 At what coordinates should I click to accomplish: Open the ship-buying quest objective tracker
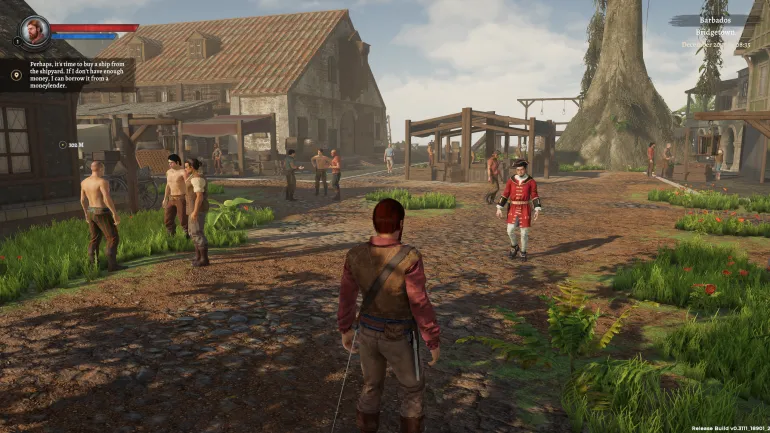(80, 75)
